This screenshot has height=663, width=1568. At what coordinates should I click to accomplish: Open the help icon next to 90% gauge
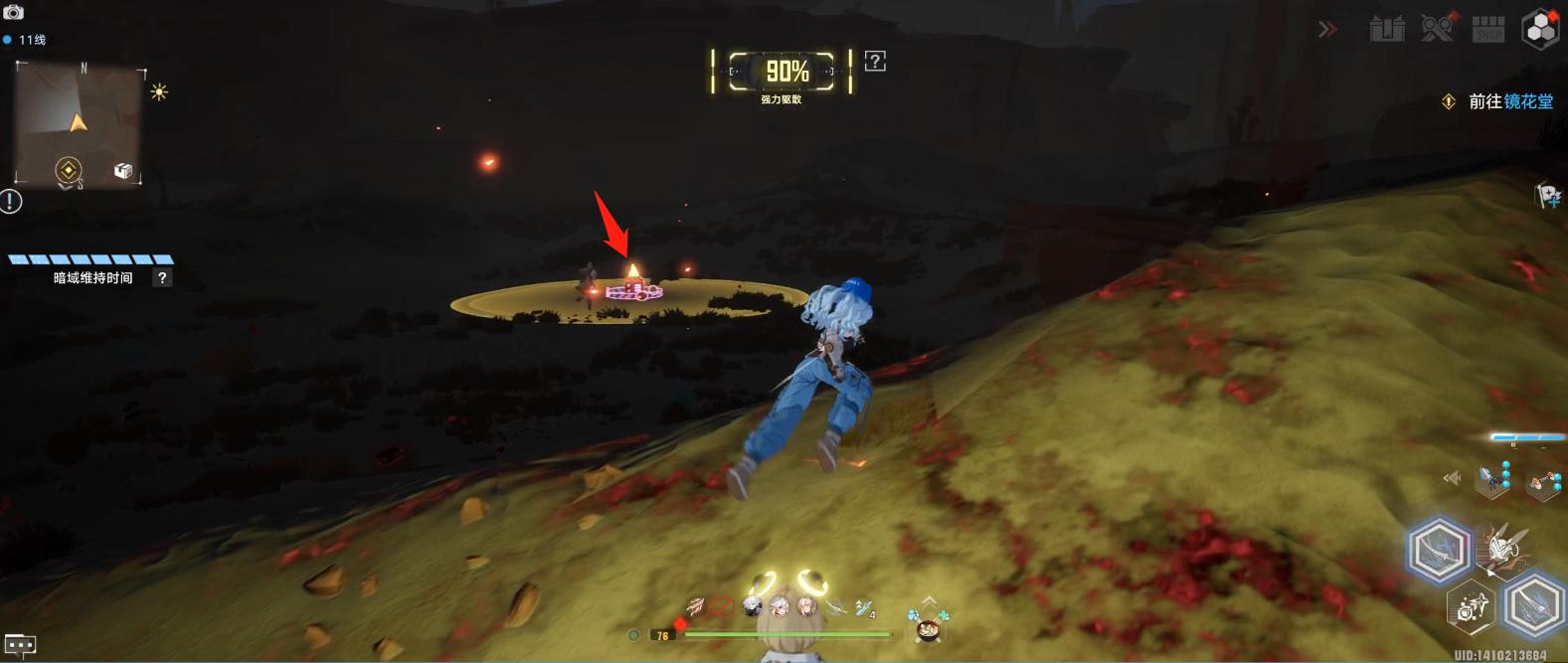875,62
